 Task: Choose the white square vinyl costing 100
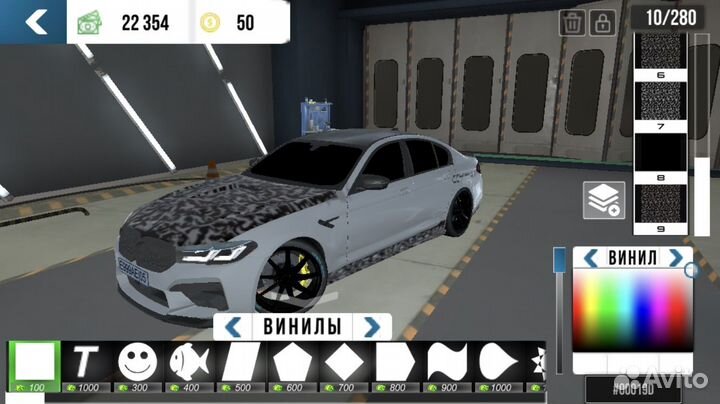(35, 361)
